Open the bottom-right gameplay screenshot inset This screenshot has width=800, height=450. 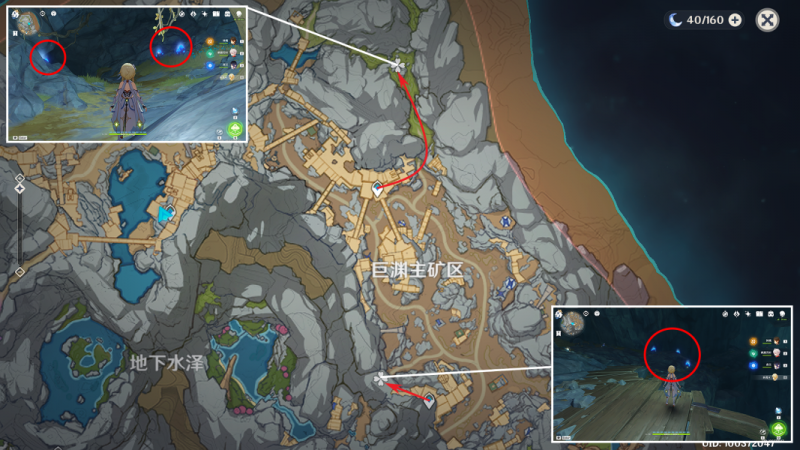pyautogui.click(x=671, y=375)
